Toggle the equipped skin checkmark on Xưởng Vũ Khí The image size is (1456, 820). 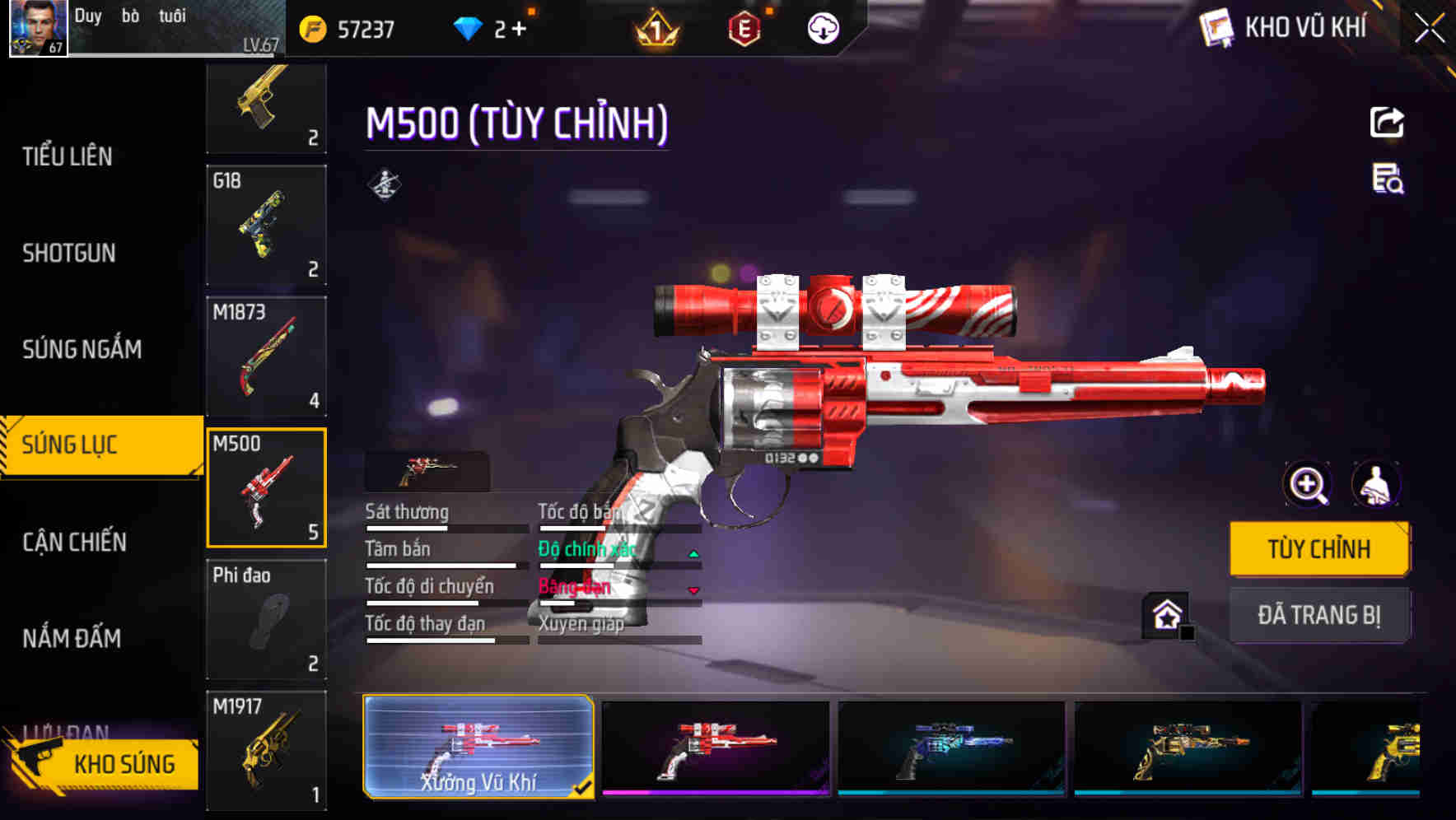585,786
